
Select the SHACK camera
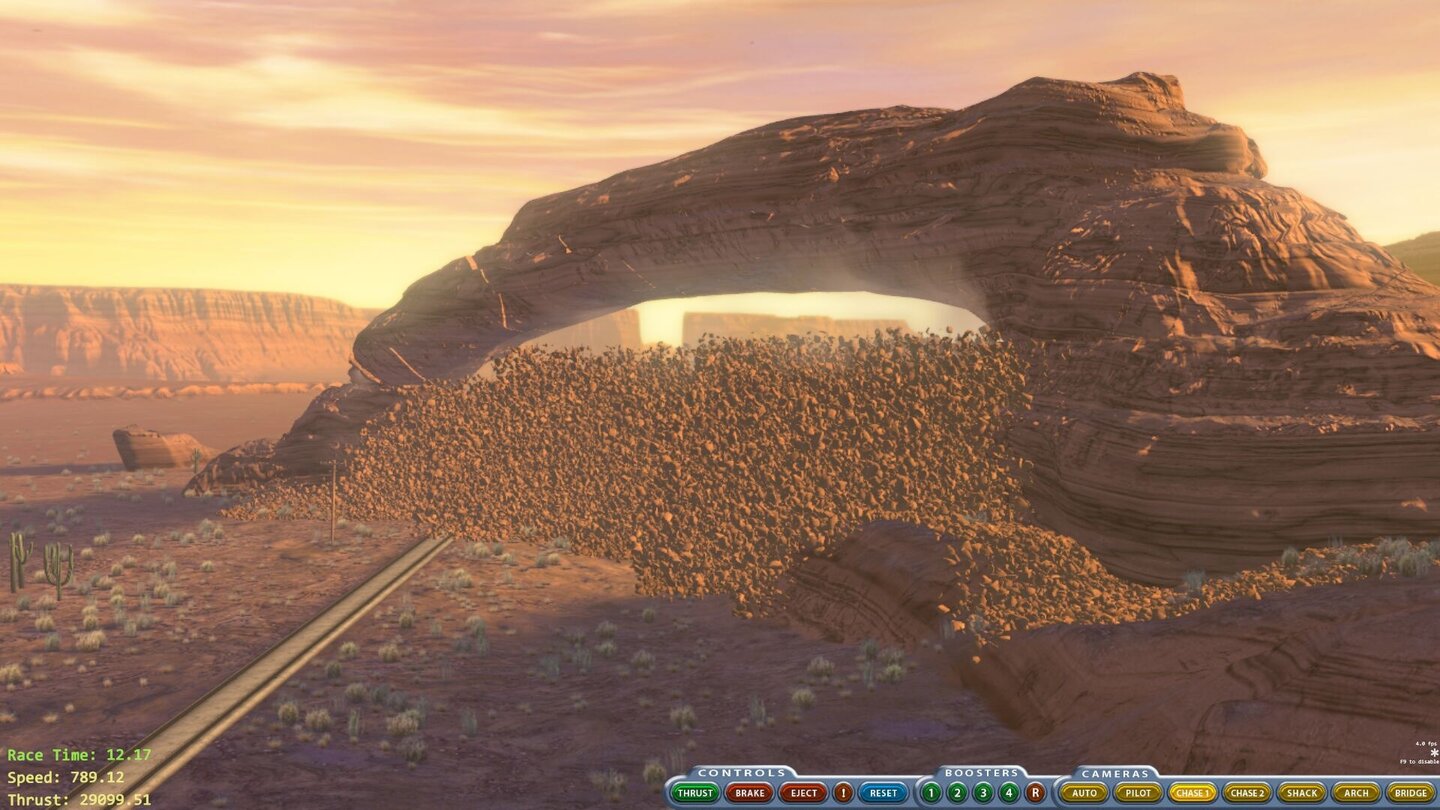1303,792
